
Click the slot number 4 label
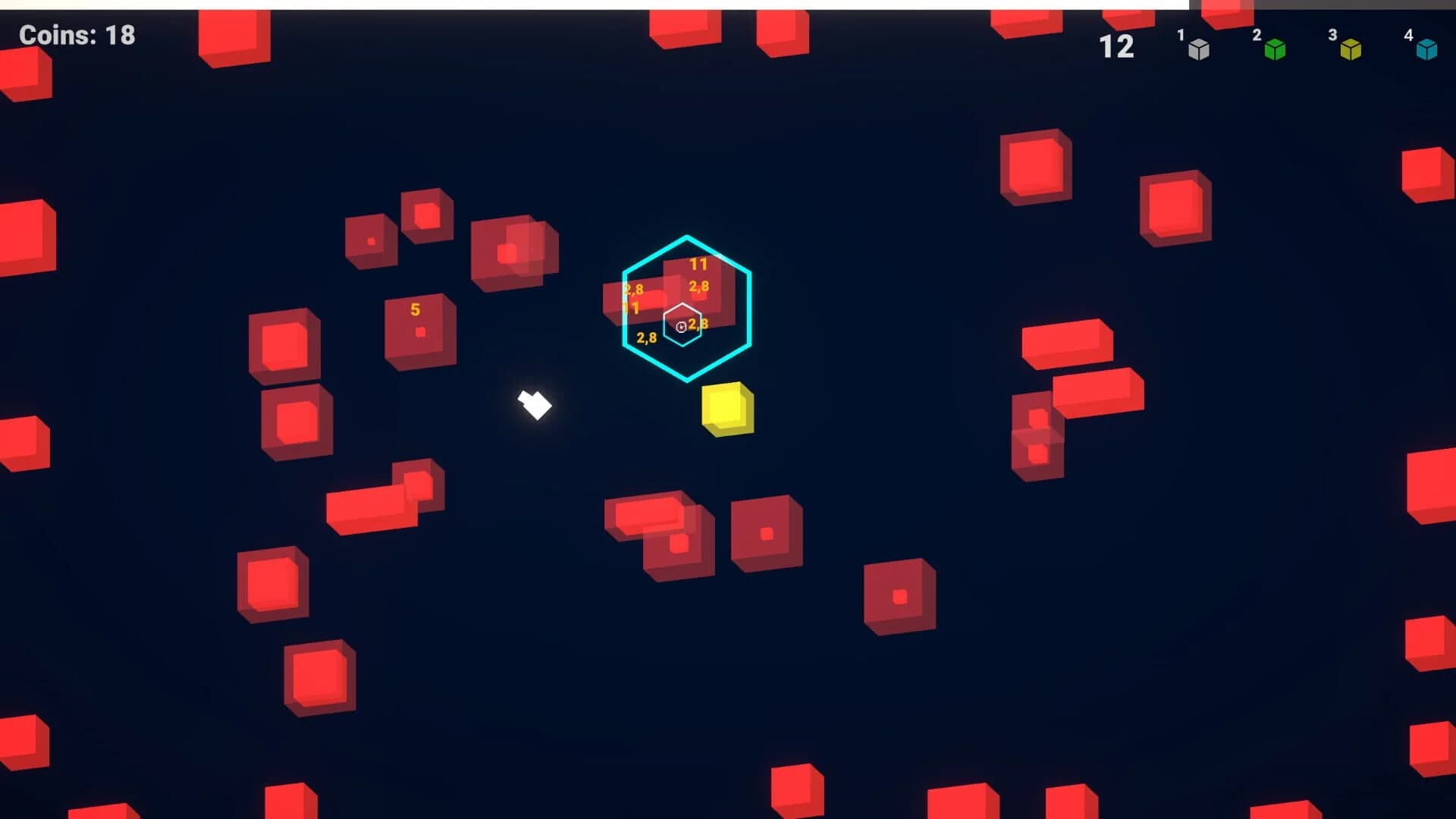(x=1407, y=33)
